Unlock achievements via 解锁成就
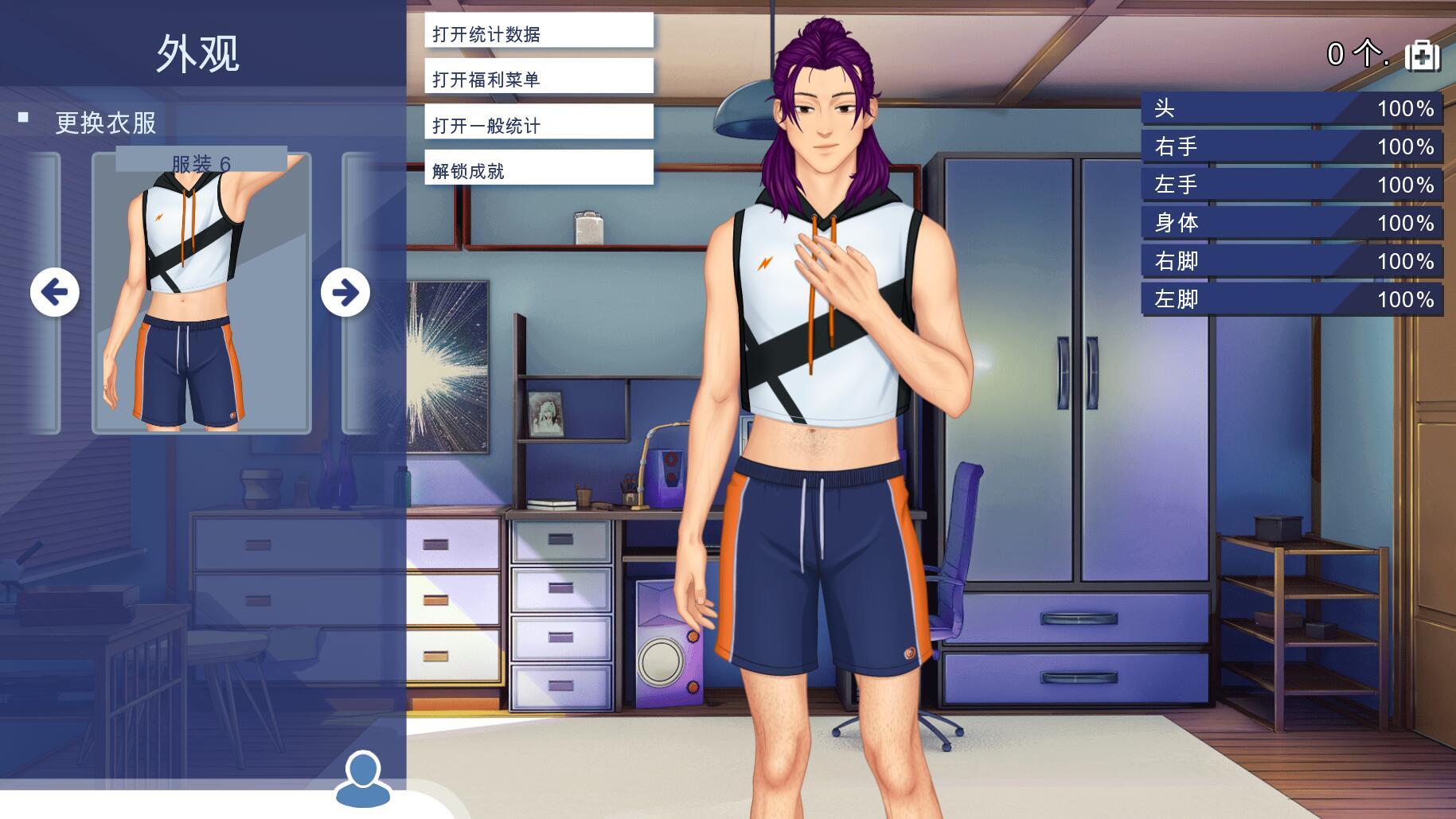Image resolution: width=1456 pixels, height=819 pixels. pyautogui.click(x=538, y=168)
